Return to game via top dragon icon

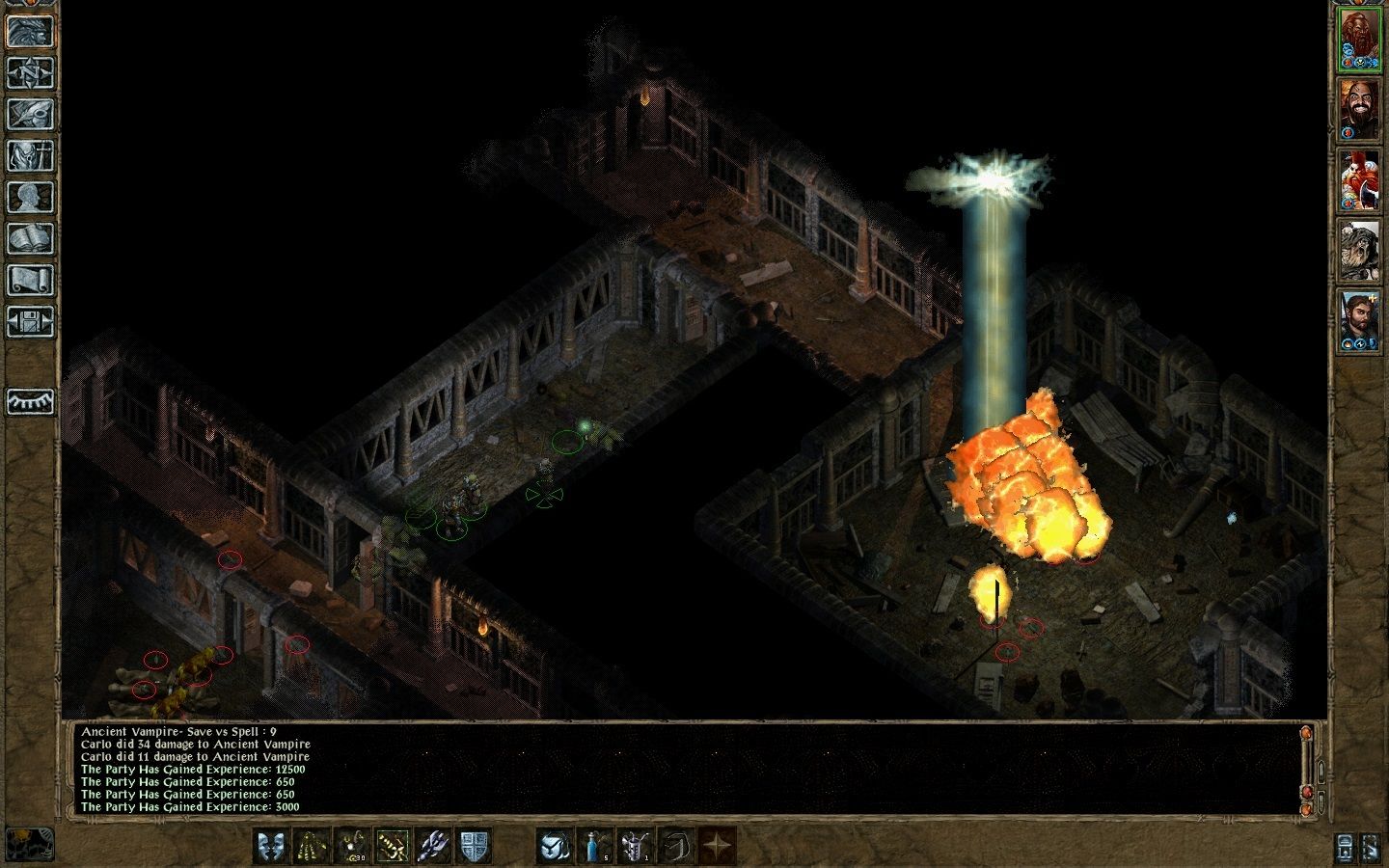(29, 32)
